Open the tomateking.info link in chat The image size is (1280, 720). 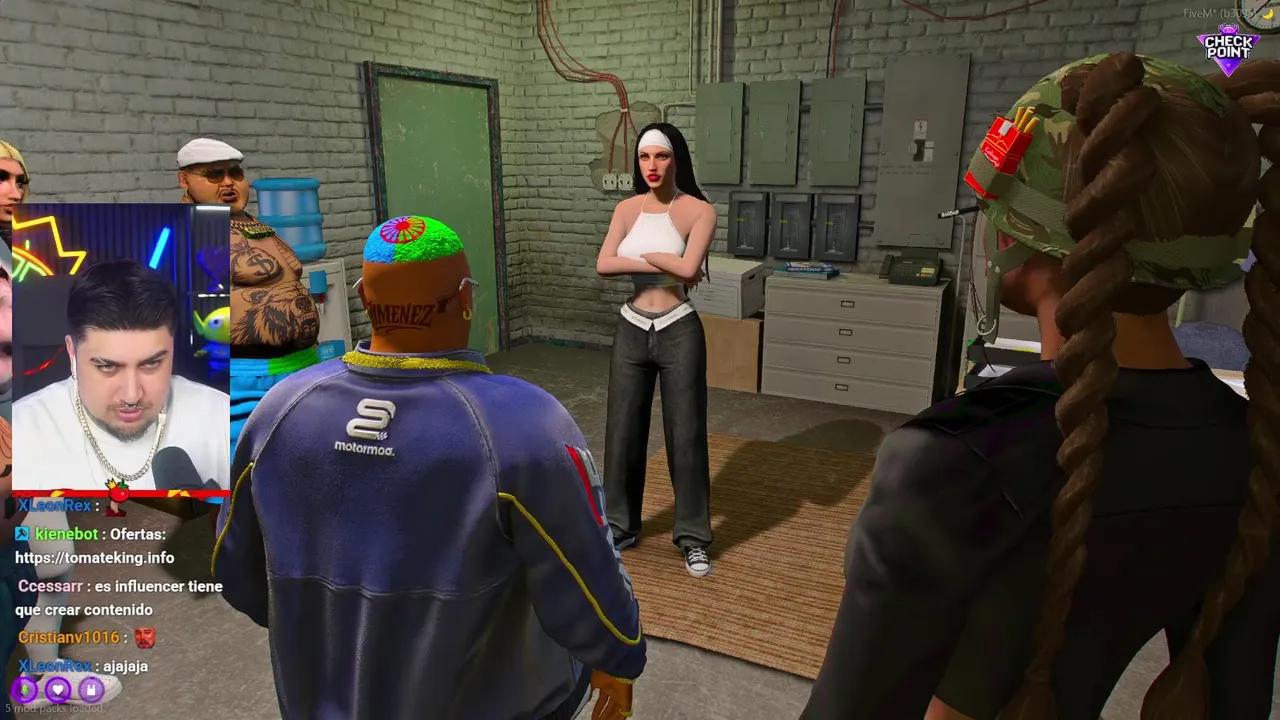pyautogui.click(x=94, y=557)
